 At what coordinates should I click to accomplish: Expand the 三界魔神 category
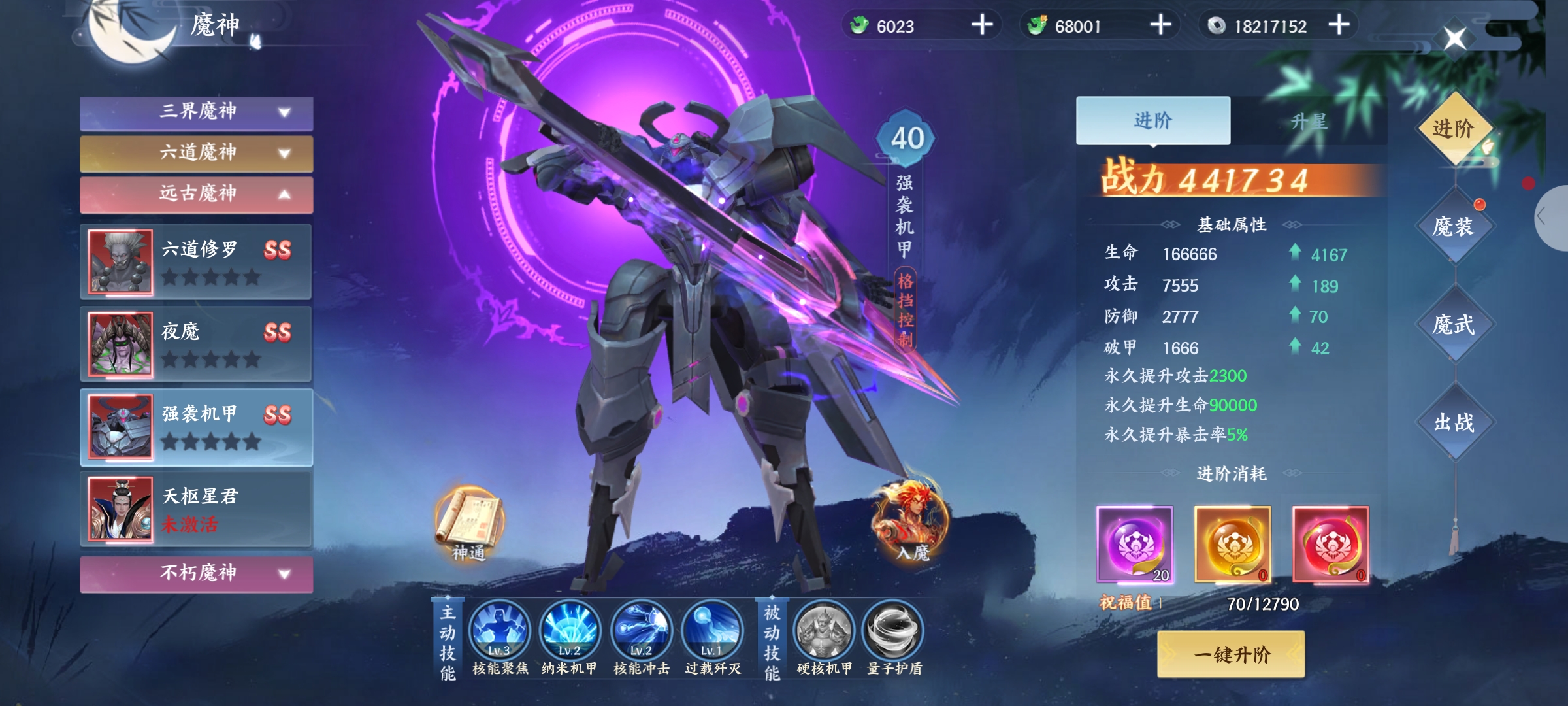[x=196, y=112]
